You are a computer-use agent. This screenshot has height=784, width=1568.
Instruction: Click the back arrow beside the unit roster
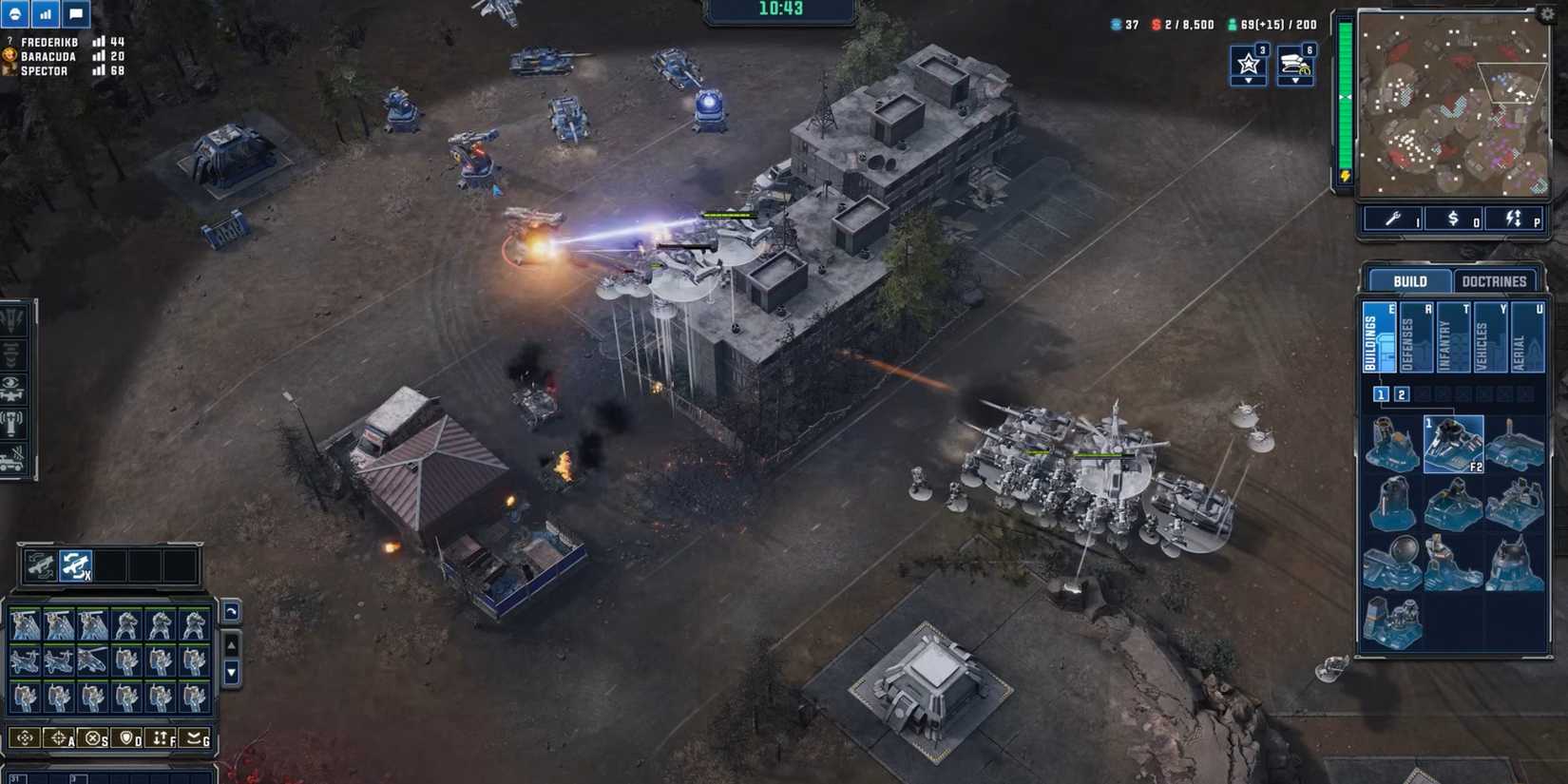[x=229, y=612]
